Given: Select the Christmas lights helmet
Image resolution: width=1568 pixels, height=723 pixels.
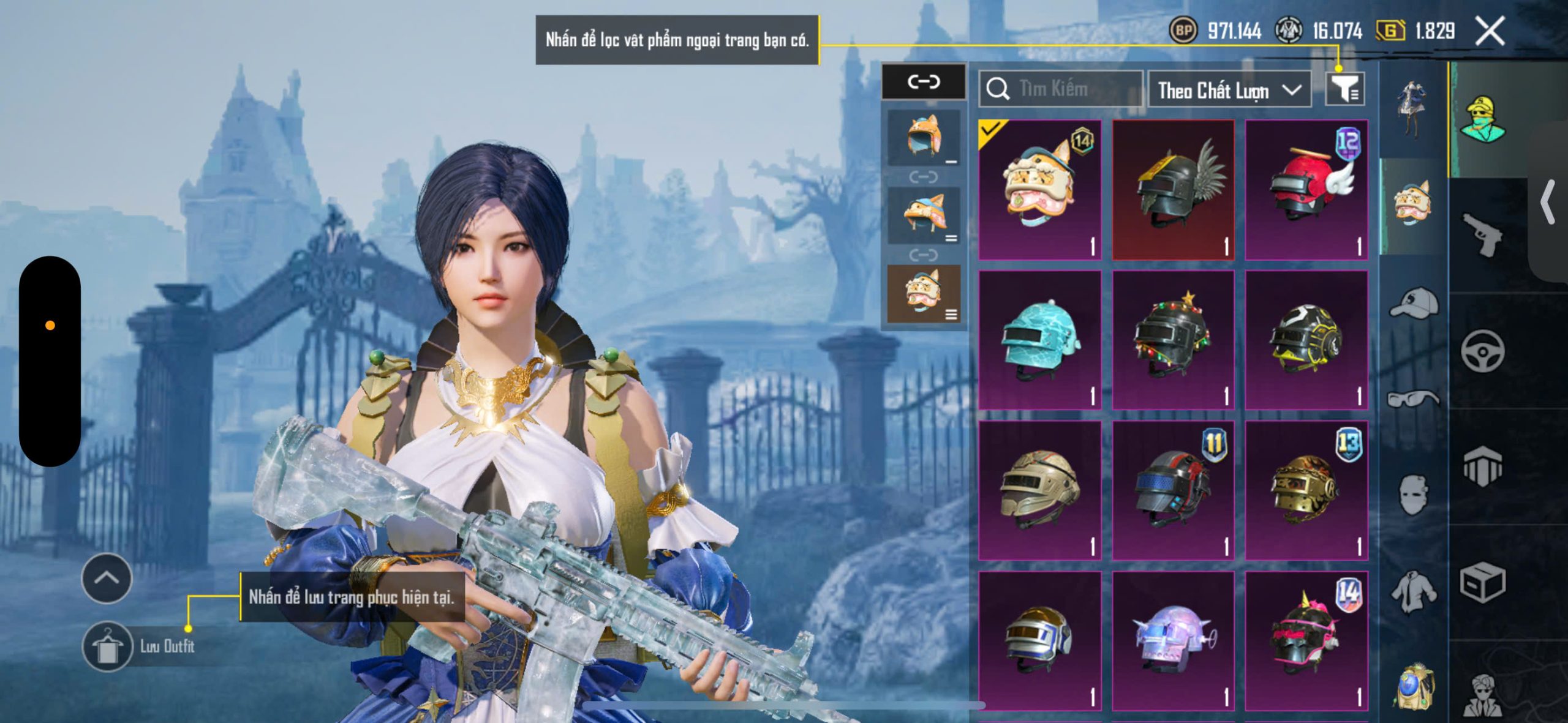Looking at the screenshot, I should pyautogui.click(x=1173, y=340).
